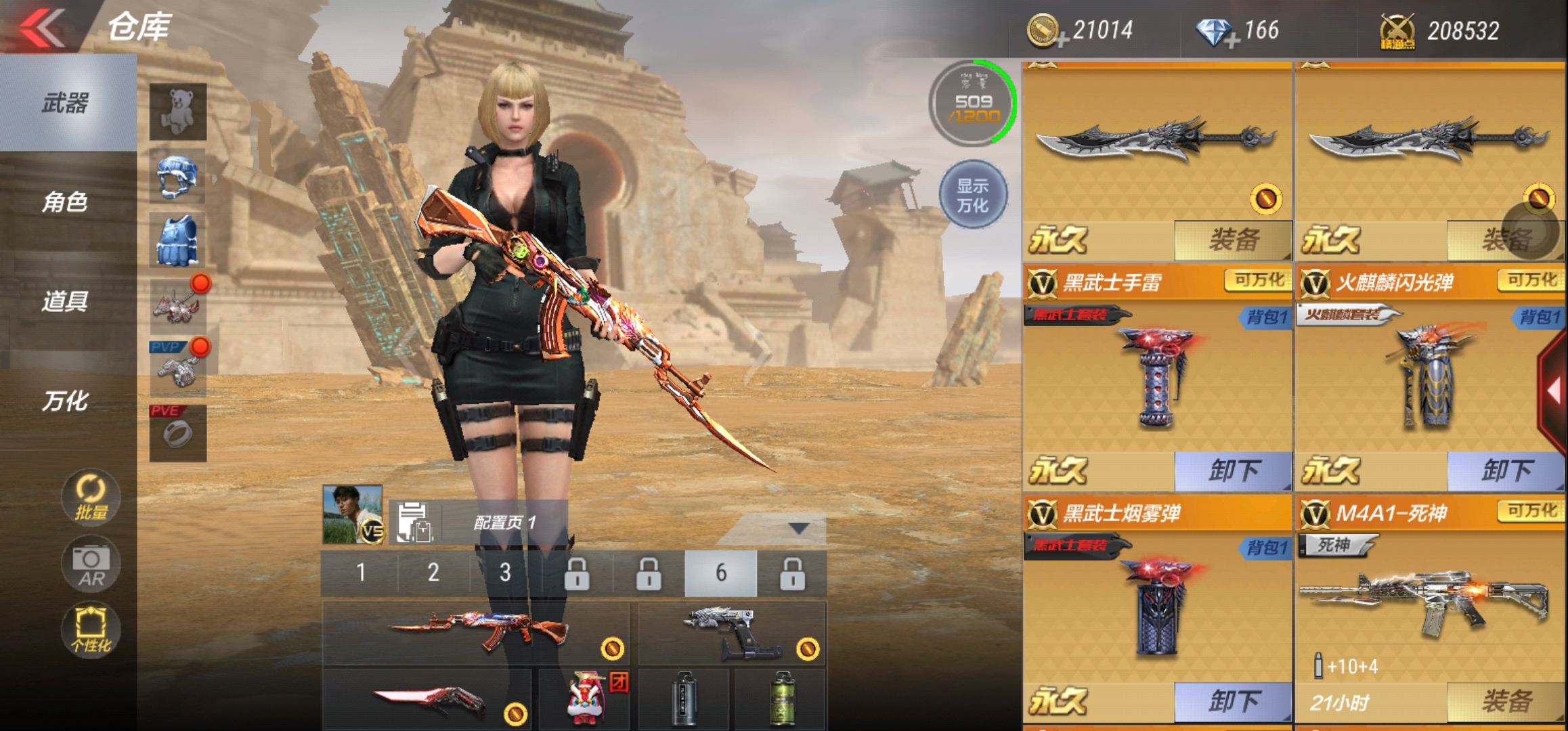Unequip the 黑武士手雷 grenade
1568x731 pixels.
point(1233,470)
